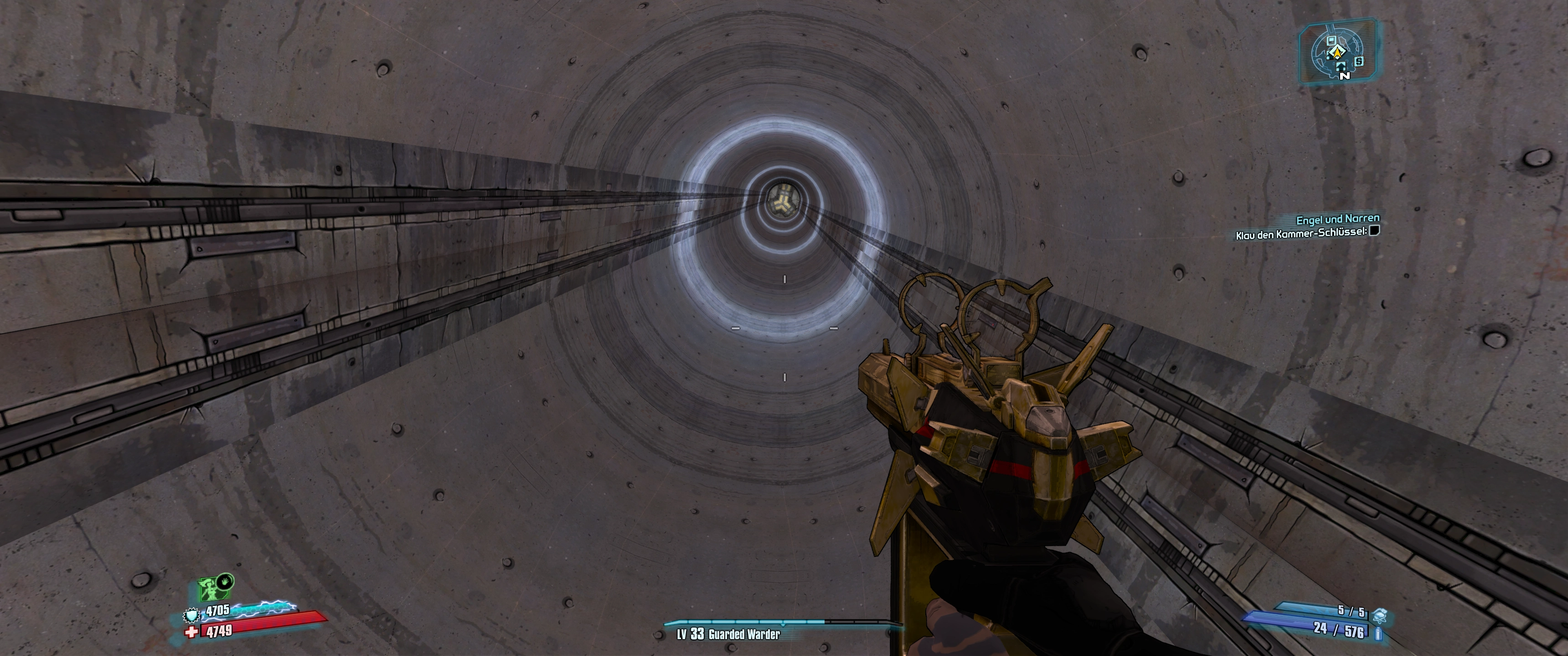Click the red cross health icon
1568x656 pixels.
tap(192, 633)
